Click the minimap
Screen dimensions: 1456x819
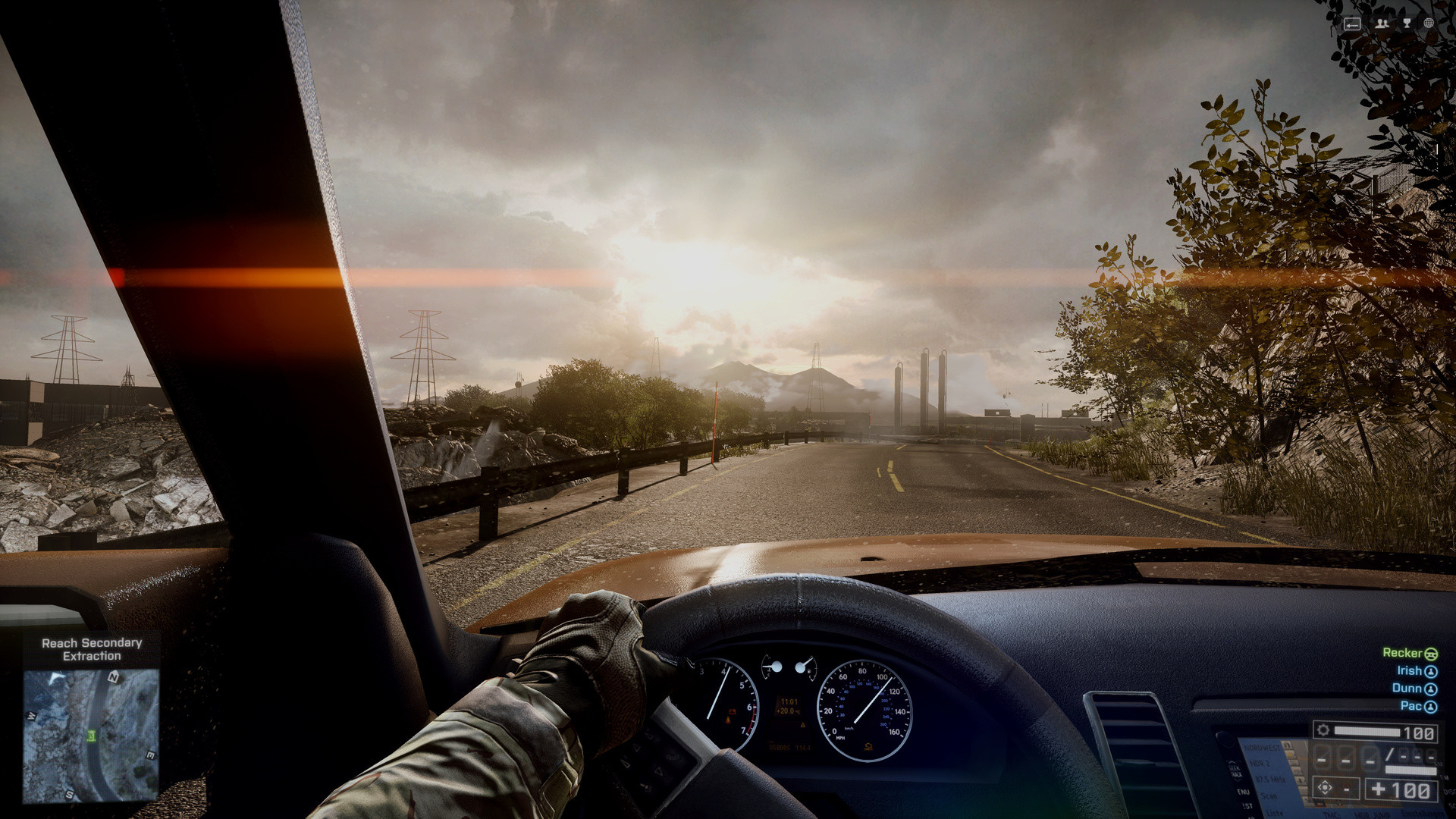[x=91, y=734]
